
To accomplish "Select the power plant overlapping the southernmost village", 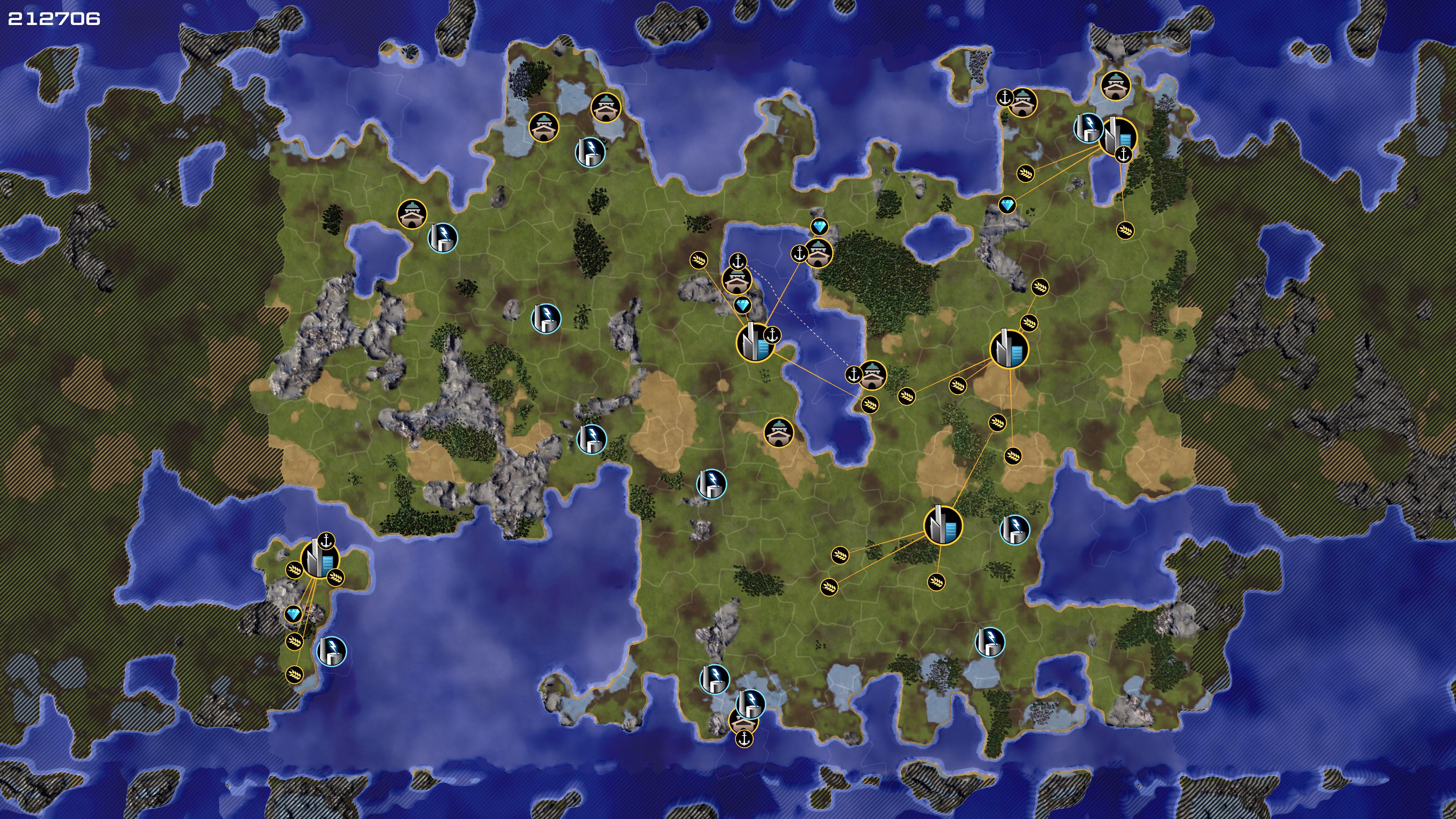I will click(751, 703).
